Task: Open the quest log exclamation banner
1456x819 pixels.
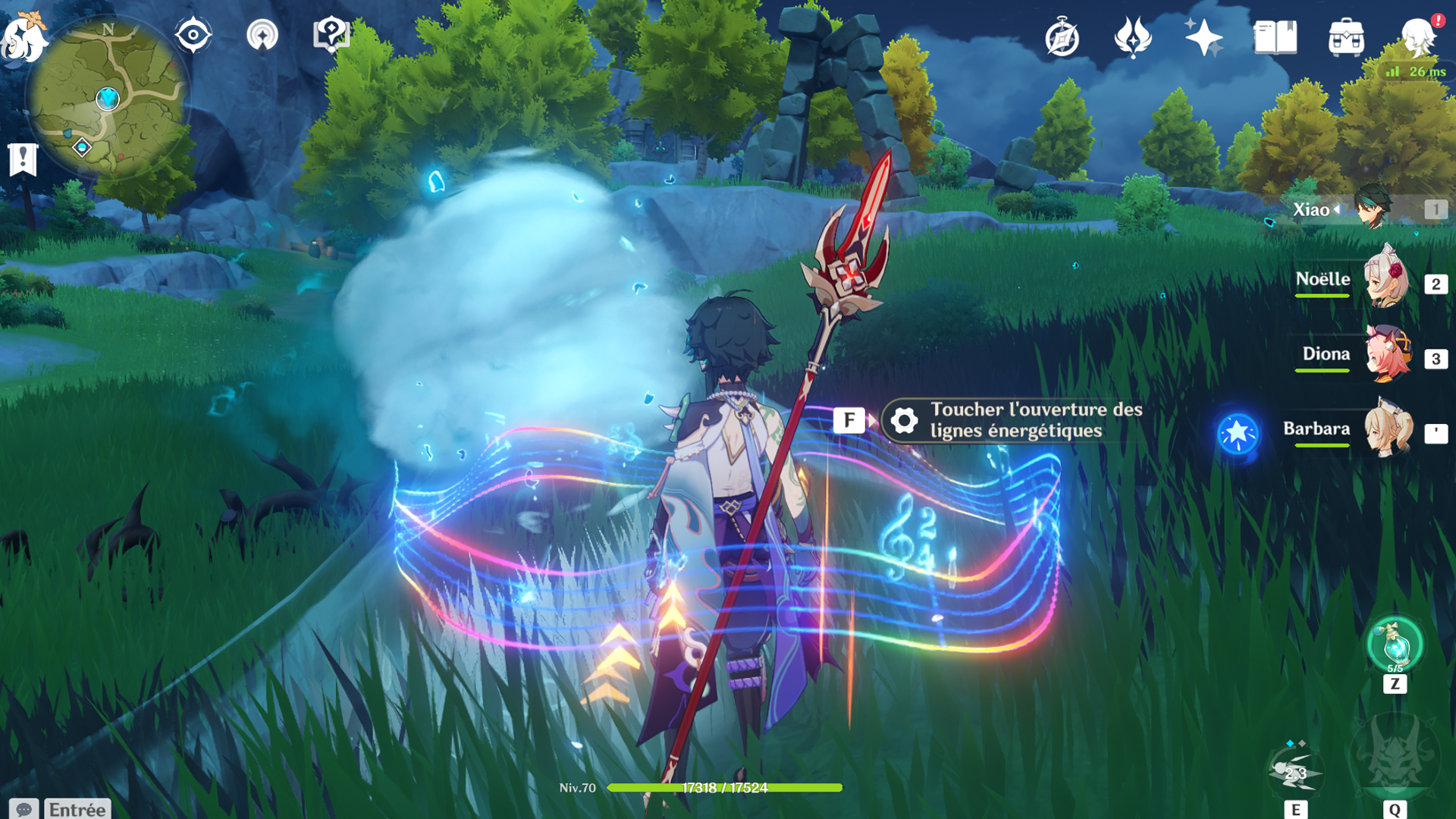Action: [23, 160]
